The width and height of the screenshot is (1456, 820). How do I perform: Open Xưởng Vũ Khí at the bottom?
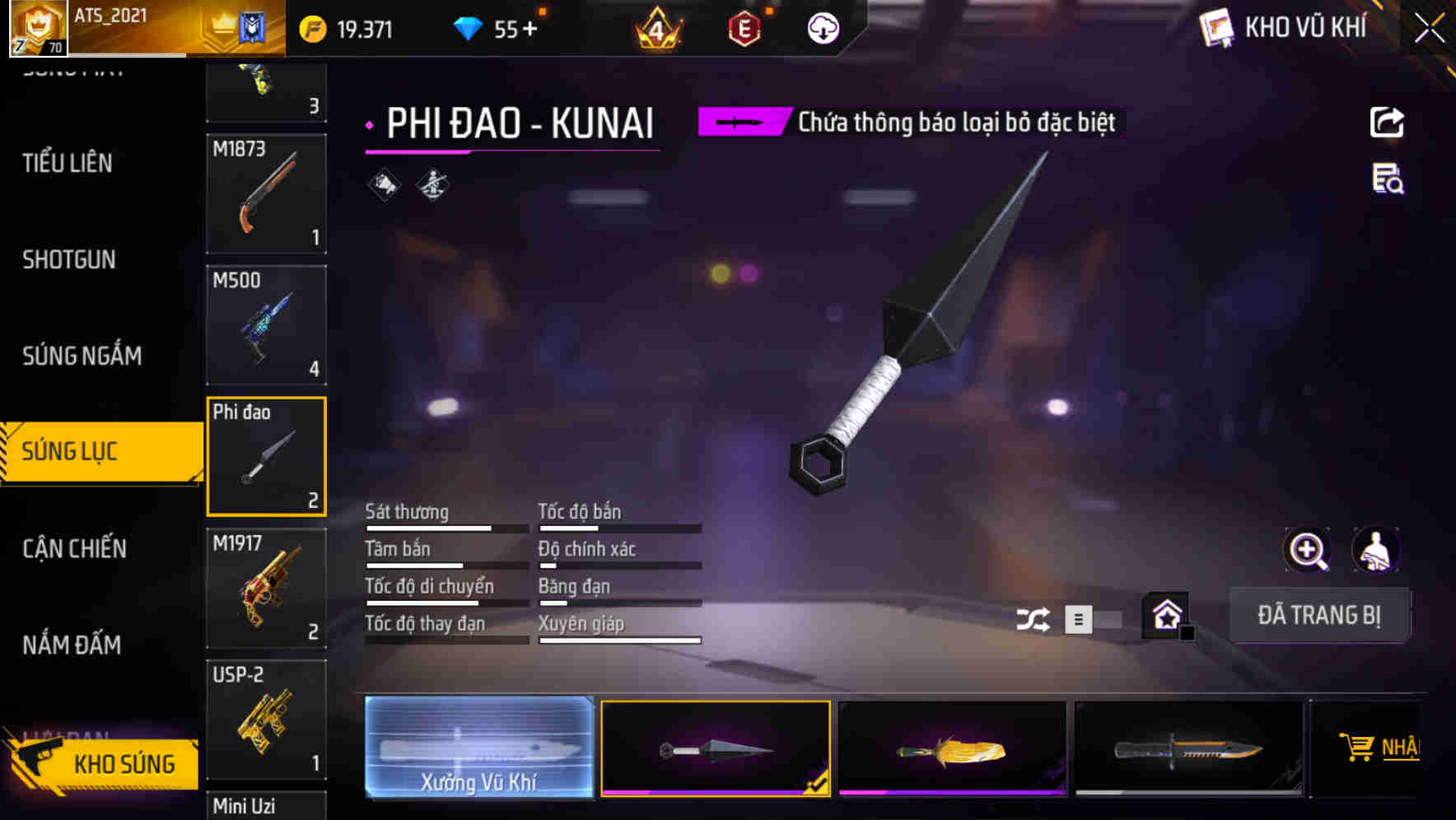478,748
